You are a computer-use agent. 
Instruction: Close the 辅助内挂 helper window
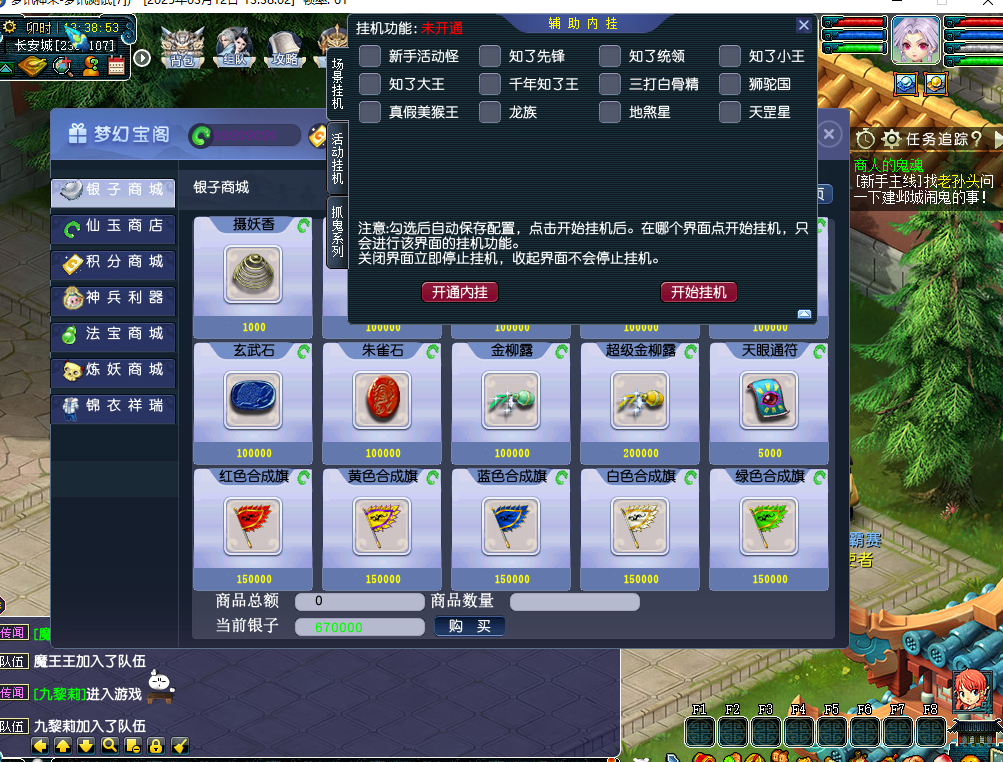point(804,26)
